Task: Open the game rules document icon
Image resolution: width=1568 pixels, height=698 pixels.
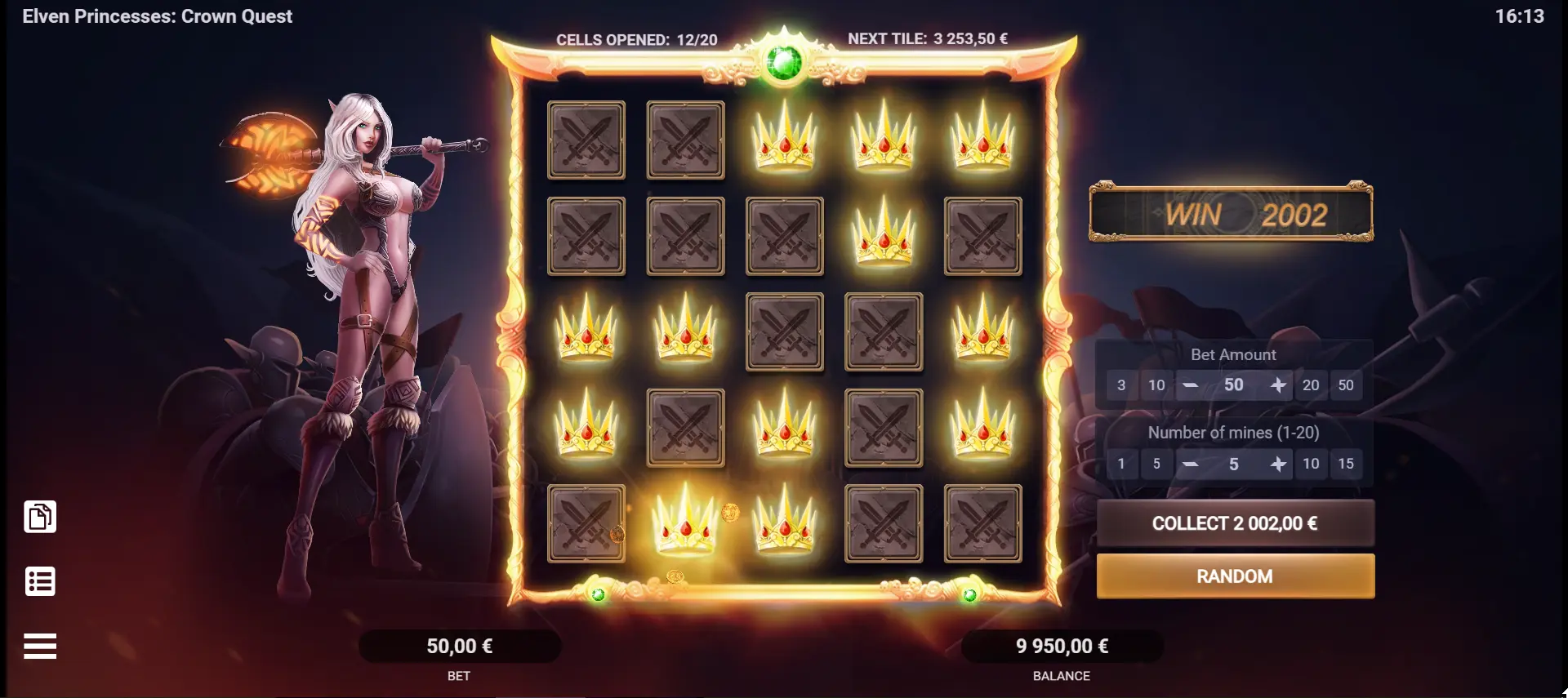Action: point(40,517)
